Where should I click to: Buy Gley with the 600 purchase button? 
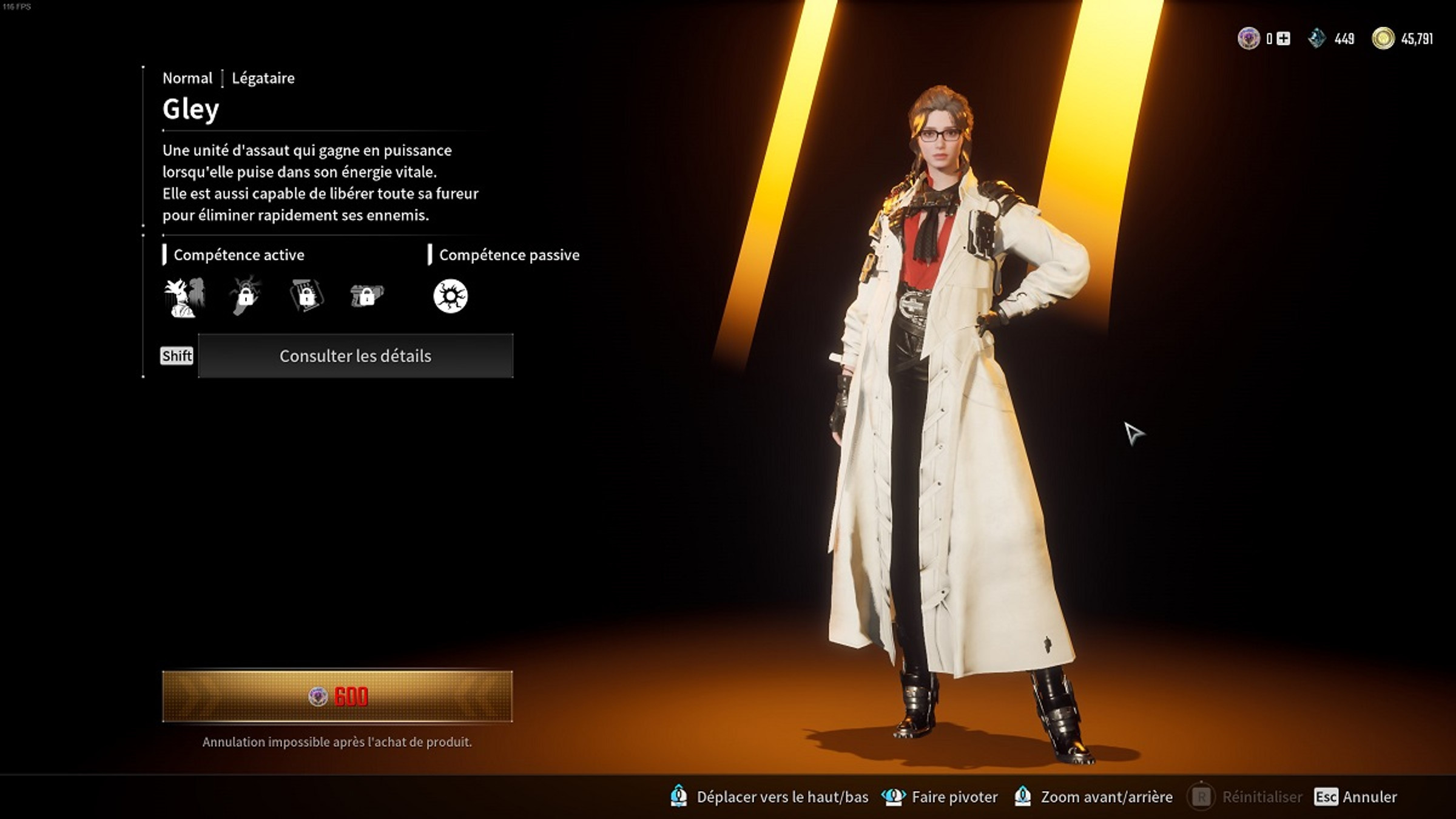pos(337,696)
